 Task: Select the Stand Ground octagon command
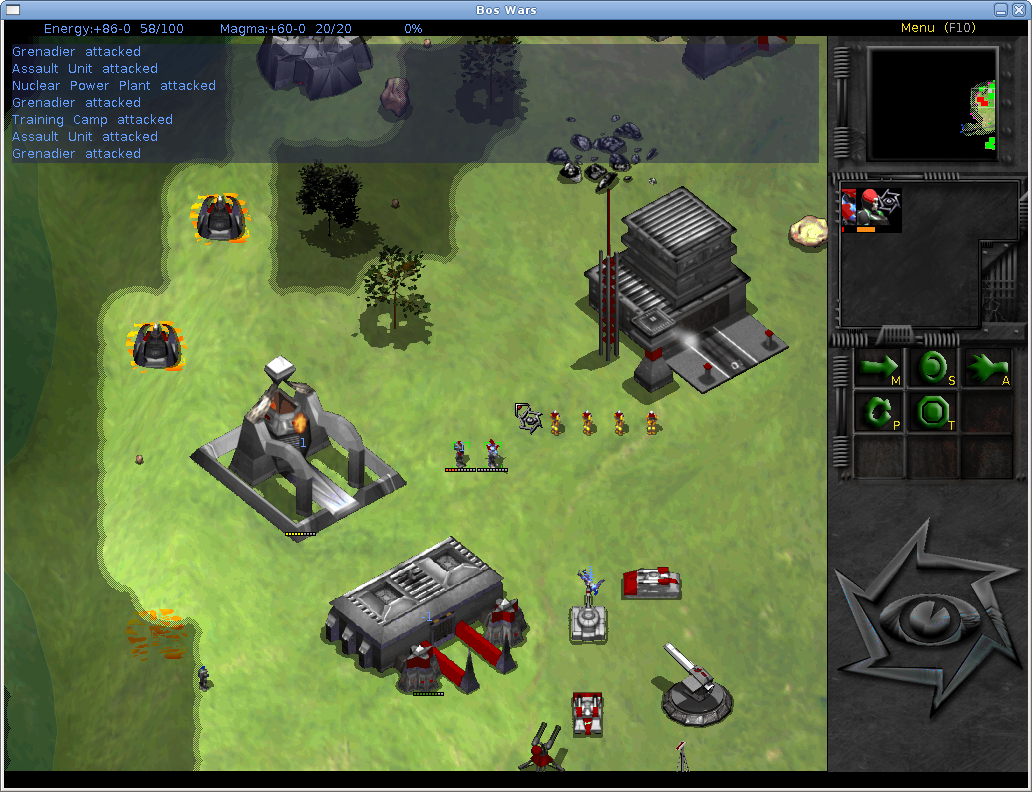coord(933,411)
